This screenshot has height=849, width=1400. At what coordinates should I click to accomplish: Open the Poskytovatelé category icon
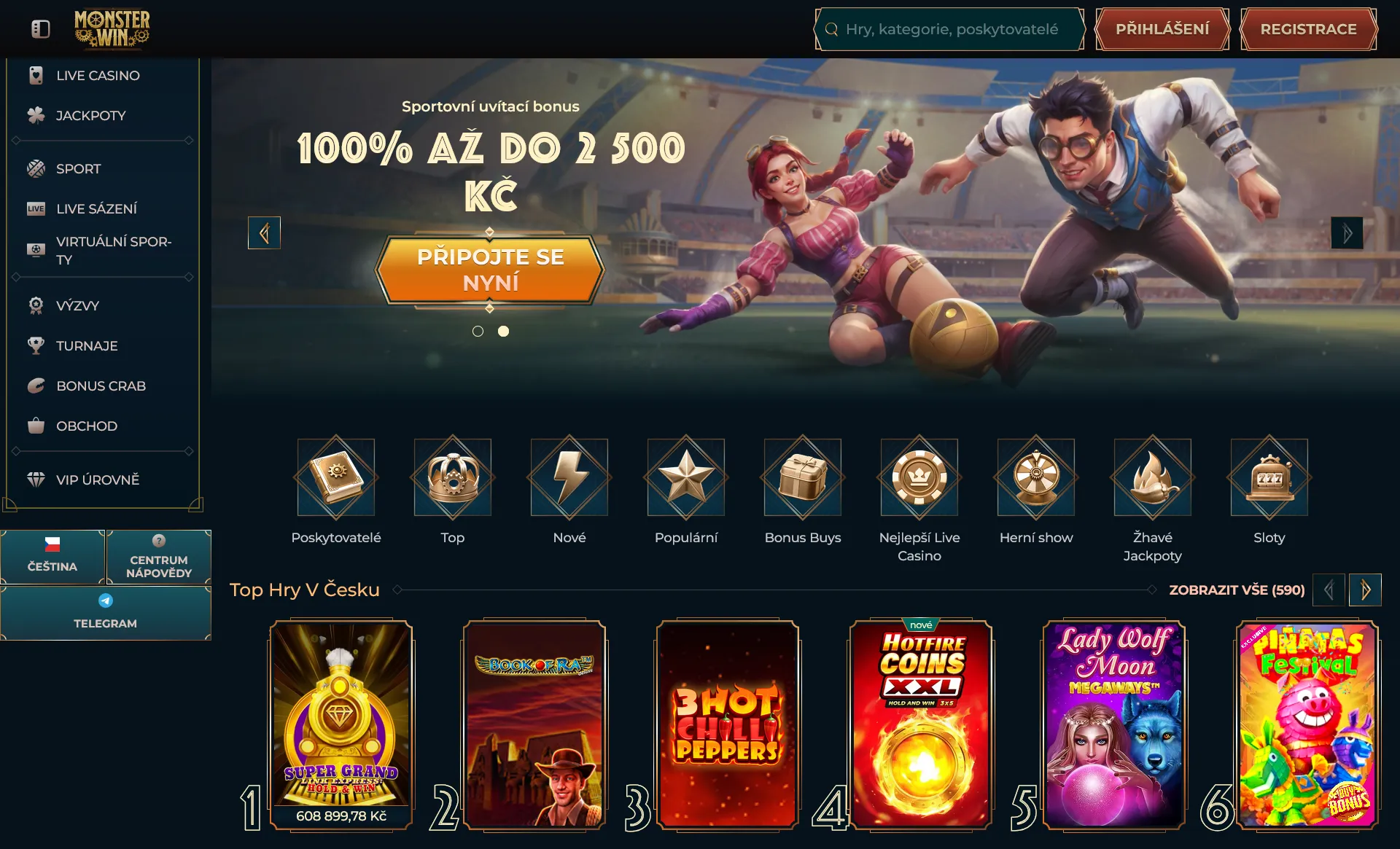335,477
